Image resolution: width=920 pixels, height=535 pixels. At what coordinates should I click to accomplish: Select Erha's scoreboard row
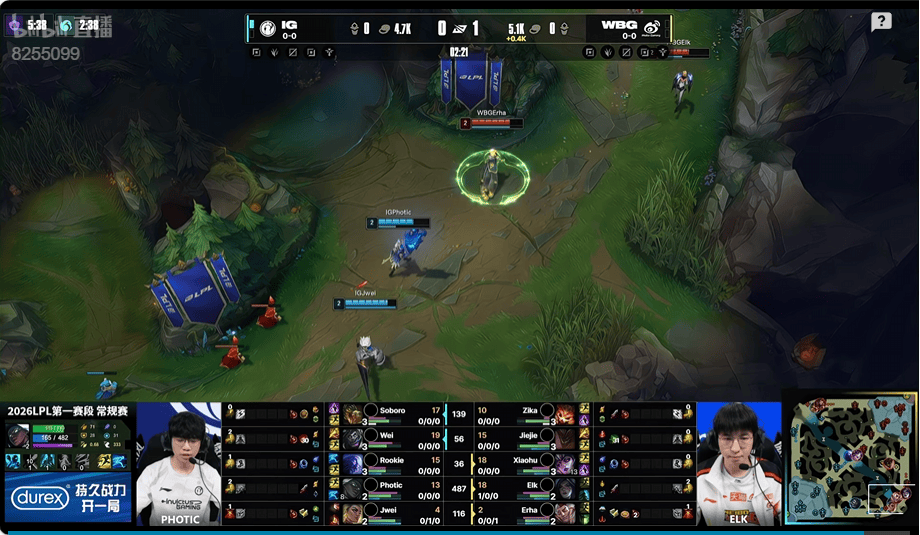(x=528, y=511)
